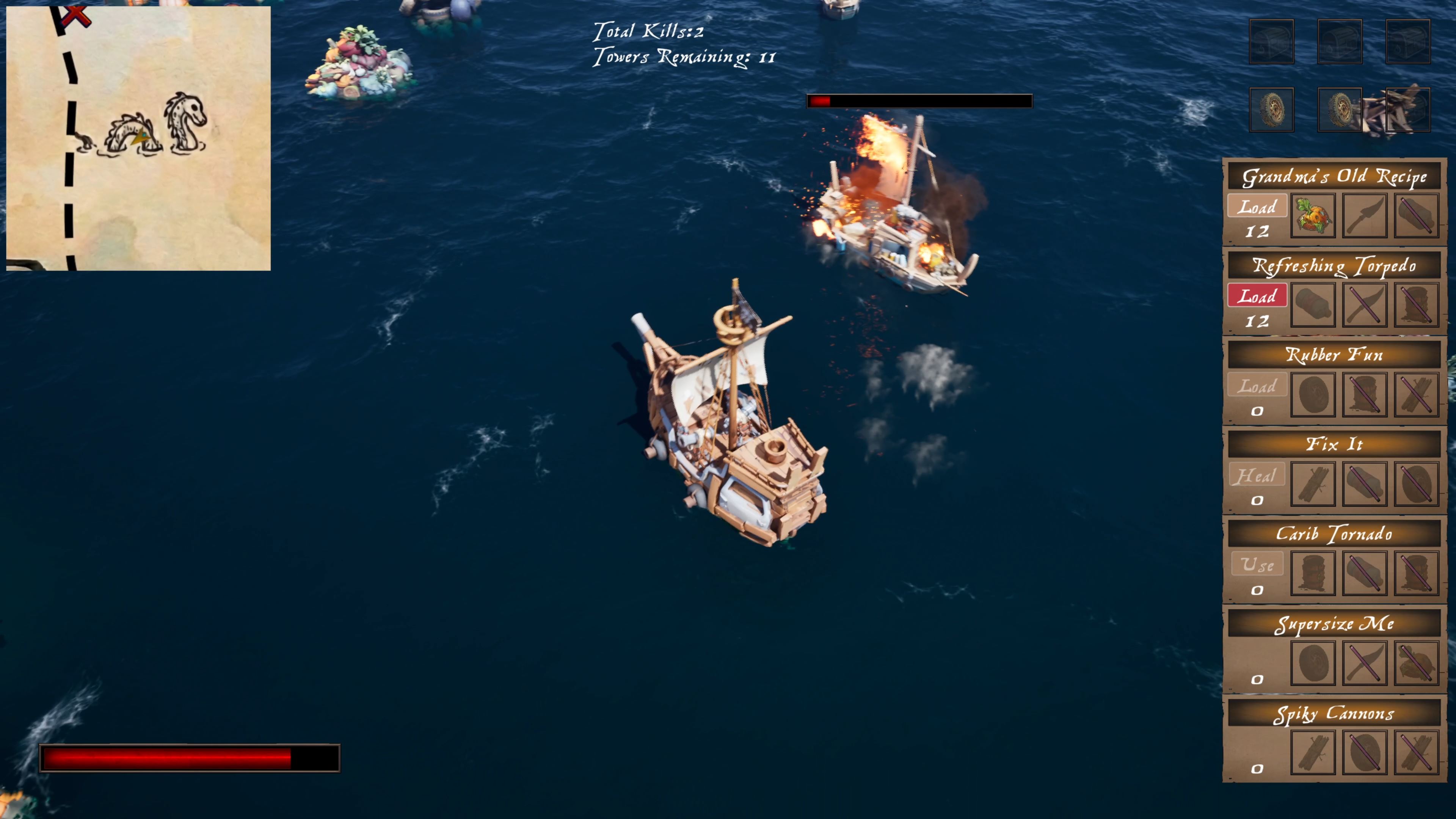
Task: Use the Carib Tornado ability
Action: point(1257,565)
